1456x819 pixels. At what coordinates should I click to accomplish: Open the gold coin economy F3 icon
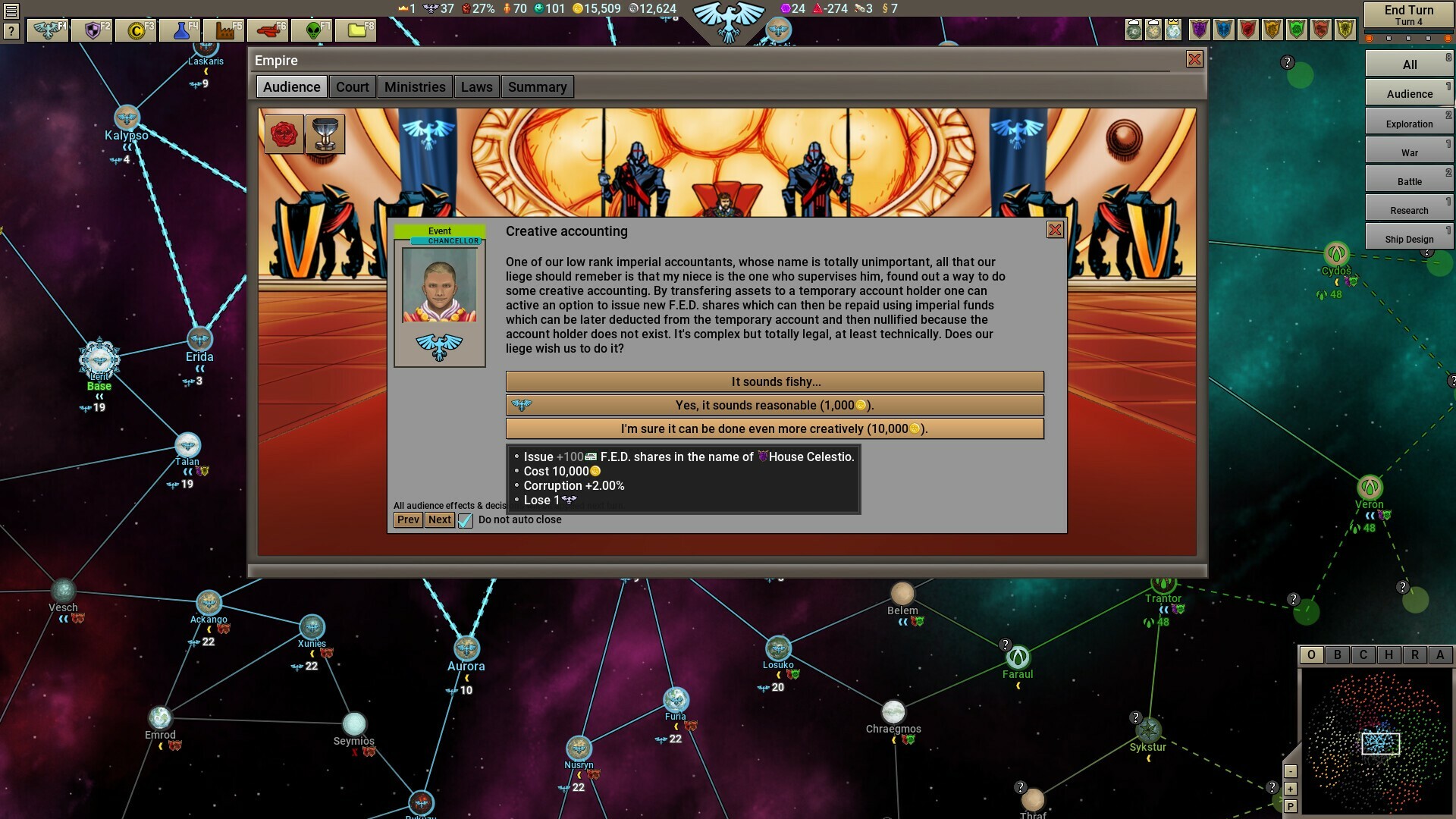pos(136,32)
